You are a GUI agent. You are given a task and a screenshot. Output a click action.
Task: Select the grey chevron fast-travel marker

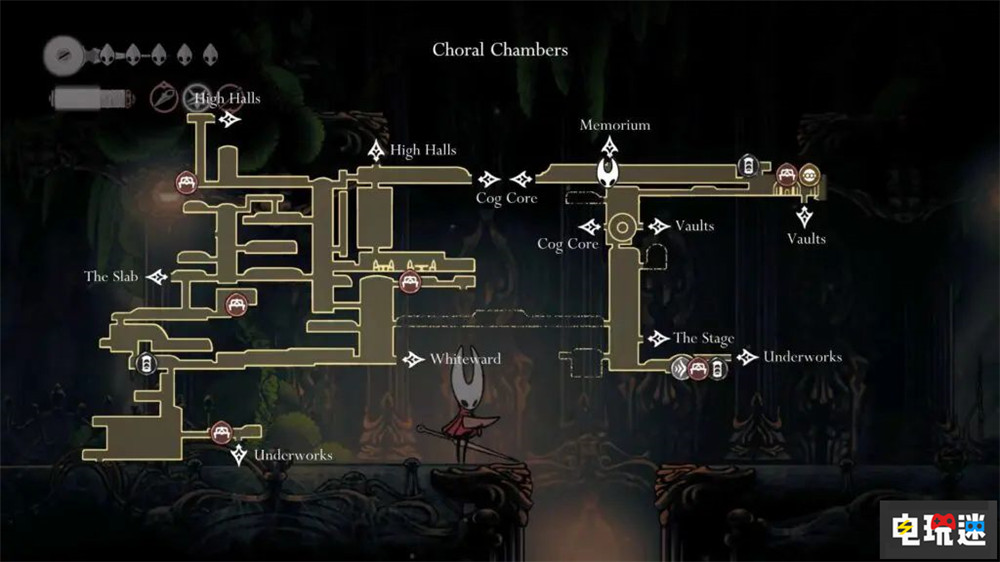[x=682, y=369]
